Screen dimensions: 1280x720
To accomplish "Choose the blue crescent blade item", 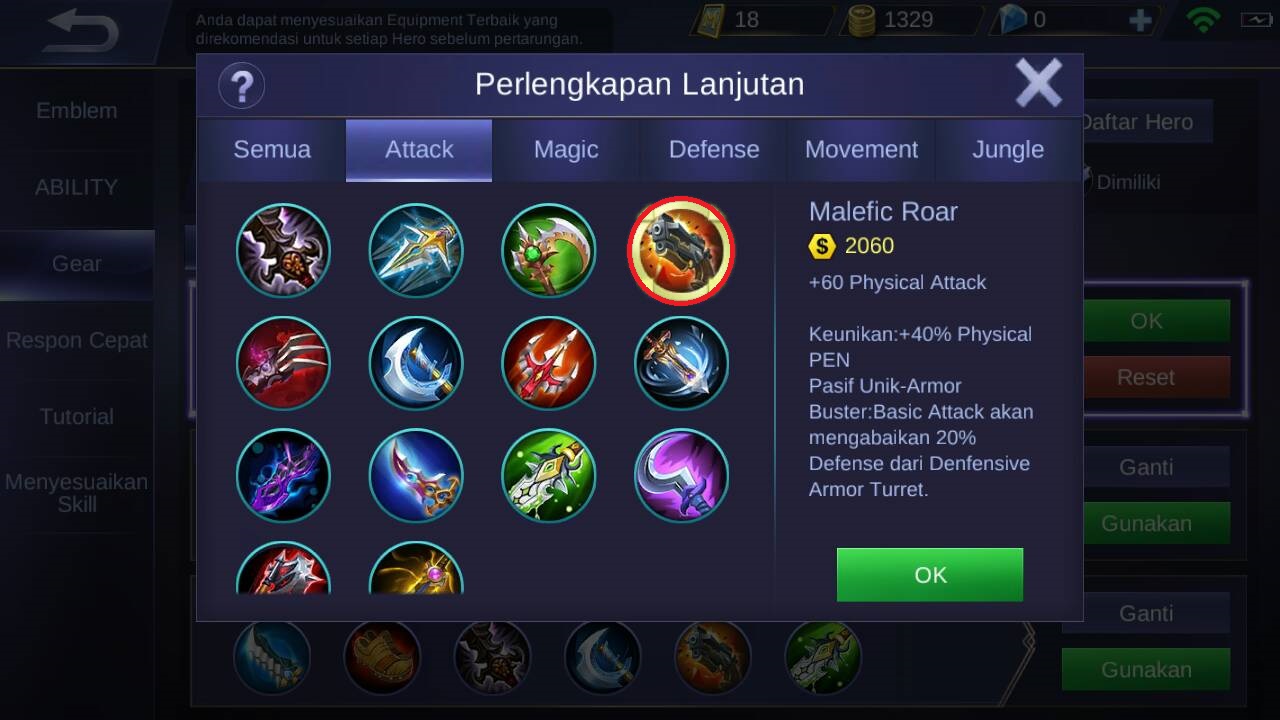I will (x=416, y=364).
